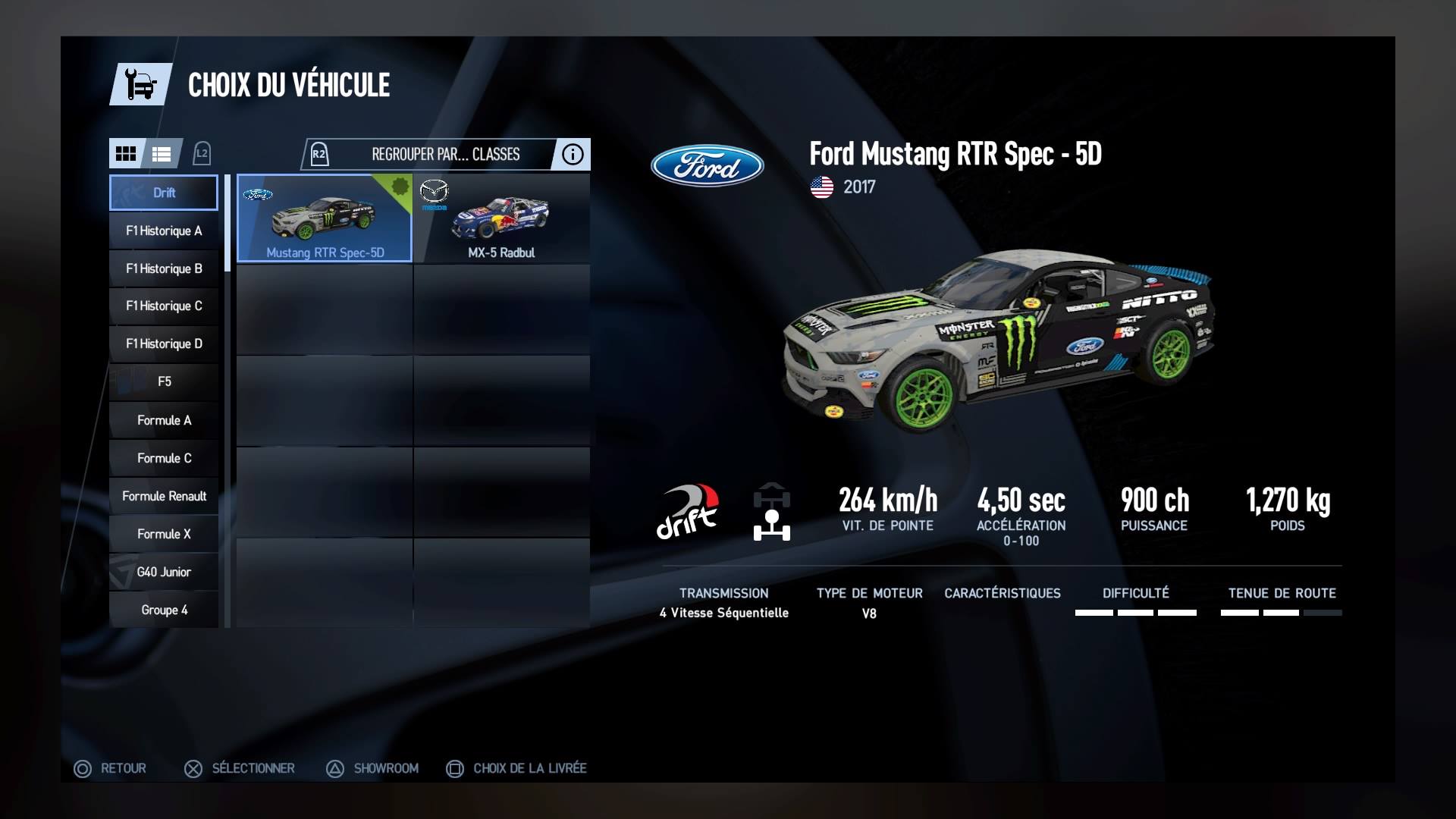Open the F1 Historique B class
This screenshot has height=819, width=1456.
tap(164, 268)
